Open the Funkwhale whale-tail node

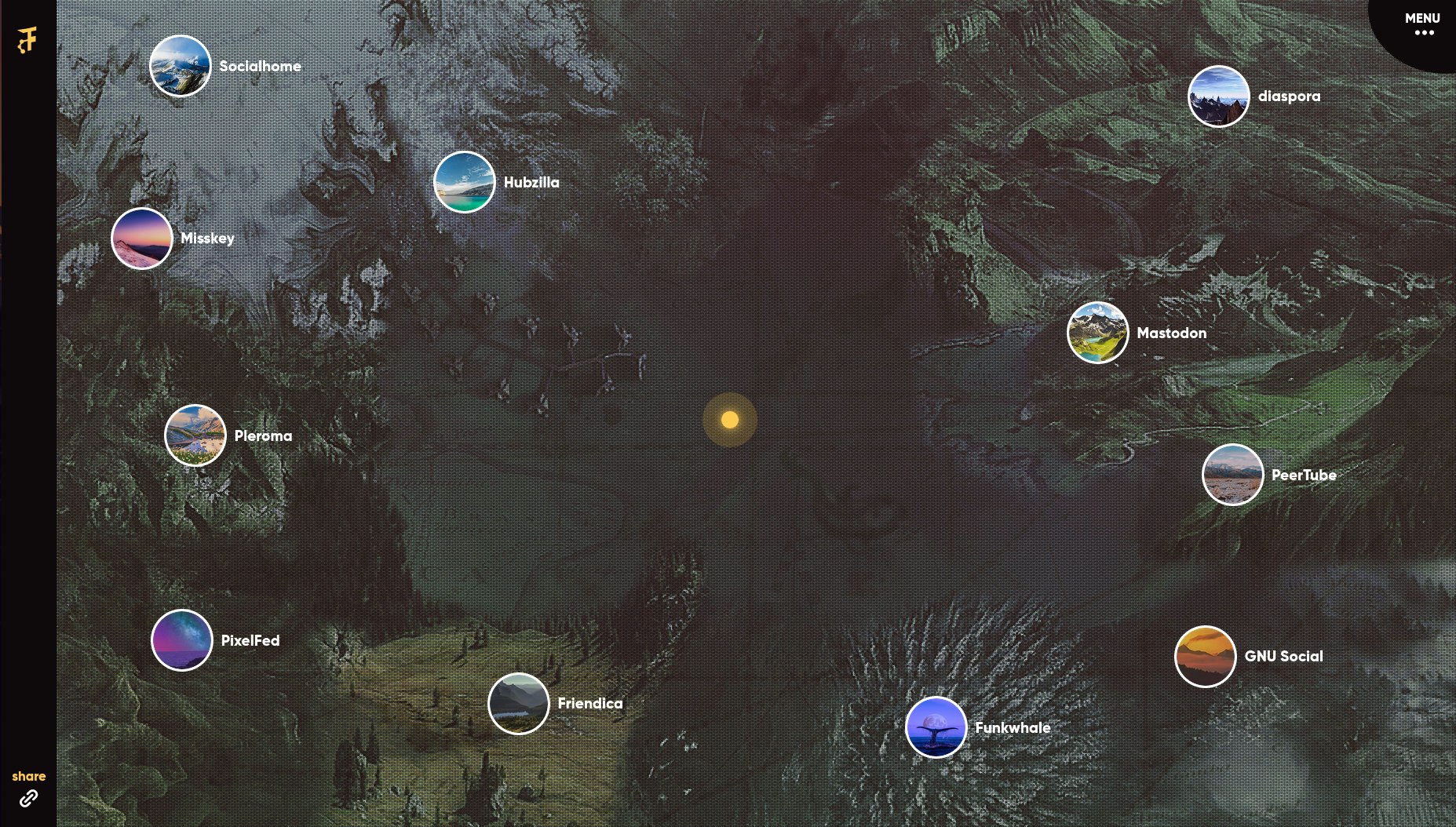pos(936,727)
